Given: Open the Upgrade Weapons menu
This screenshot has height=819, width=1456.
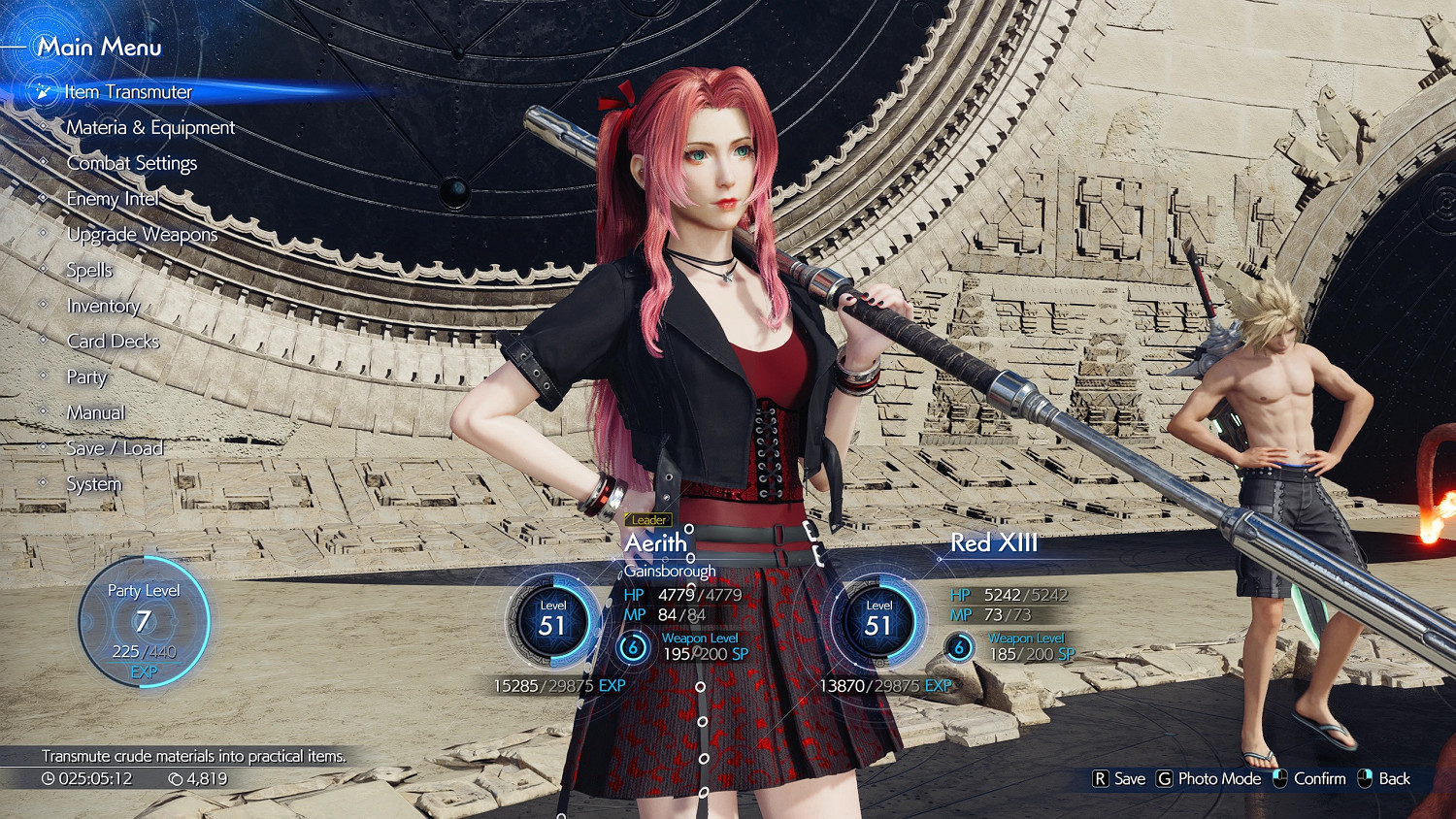Looking at the screenshot, I should click(142, 235).
